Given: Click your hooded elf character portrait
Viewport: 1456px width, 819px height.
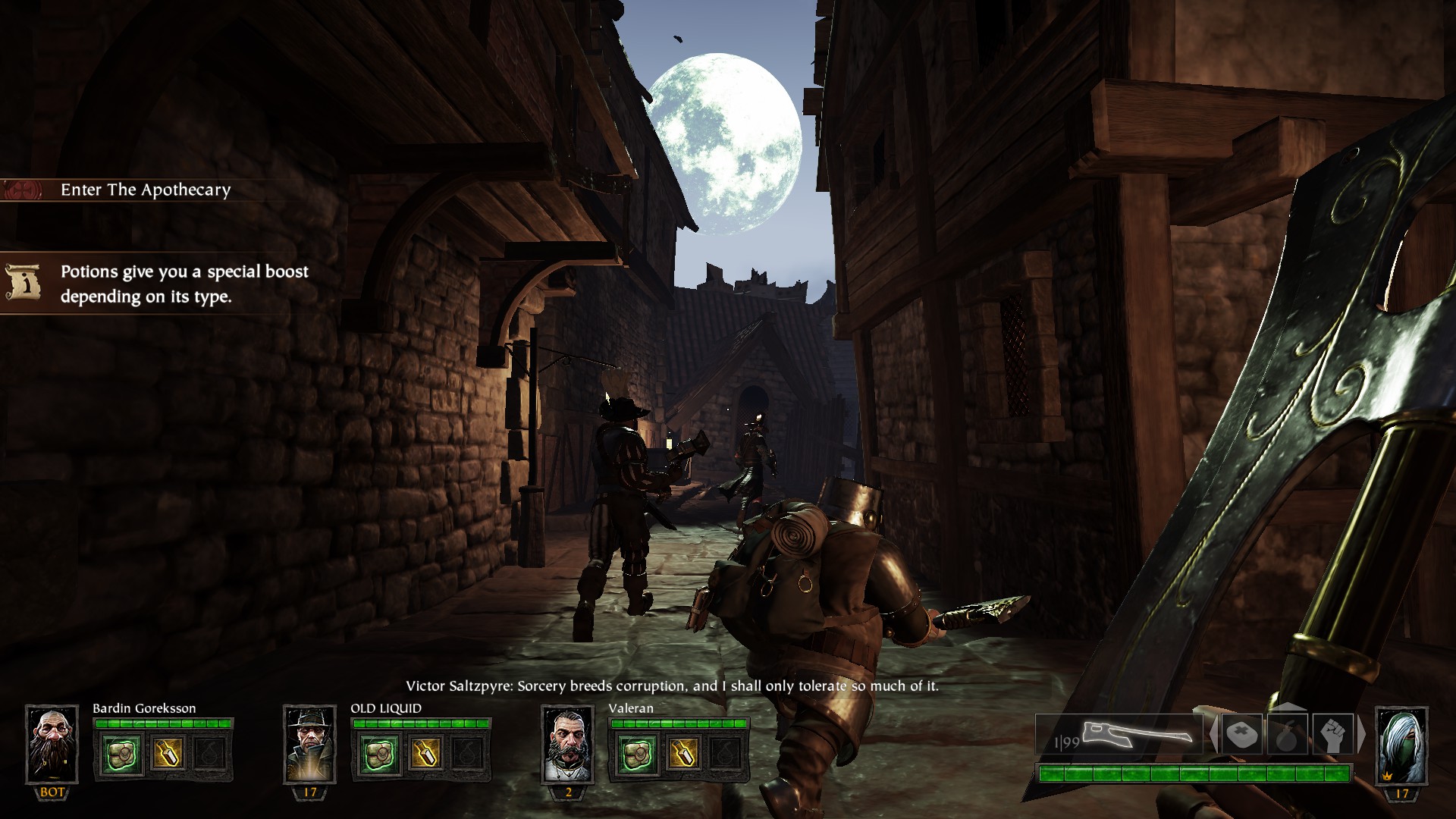Looking at the screenshot, I should [x=1401, y=744].
